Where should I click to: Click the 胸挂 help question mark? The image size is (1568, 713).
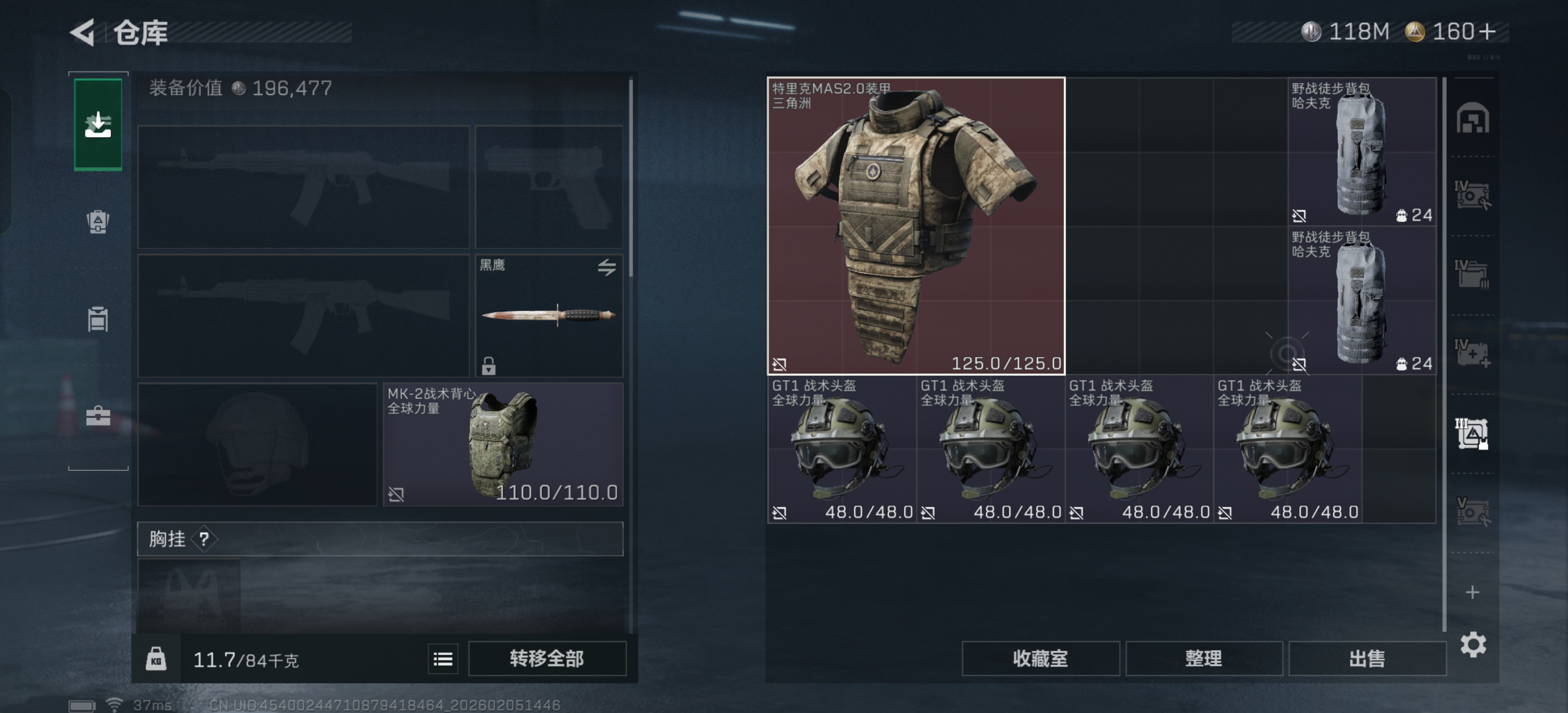pyautogui.click(x=204, y=539)
